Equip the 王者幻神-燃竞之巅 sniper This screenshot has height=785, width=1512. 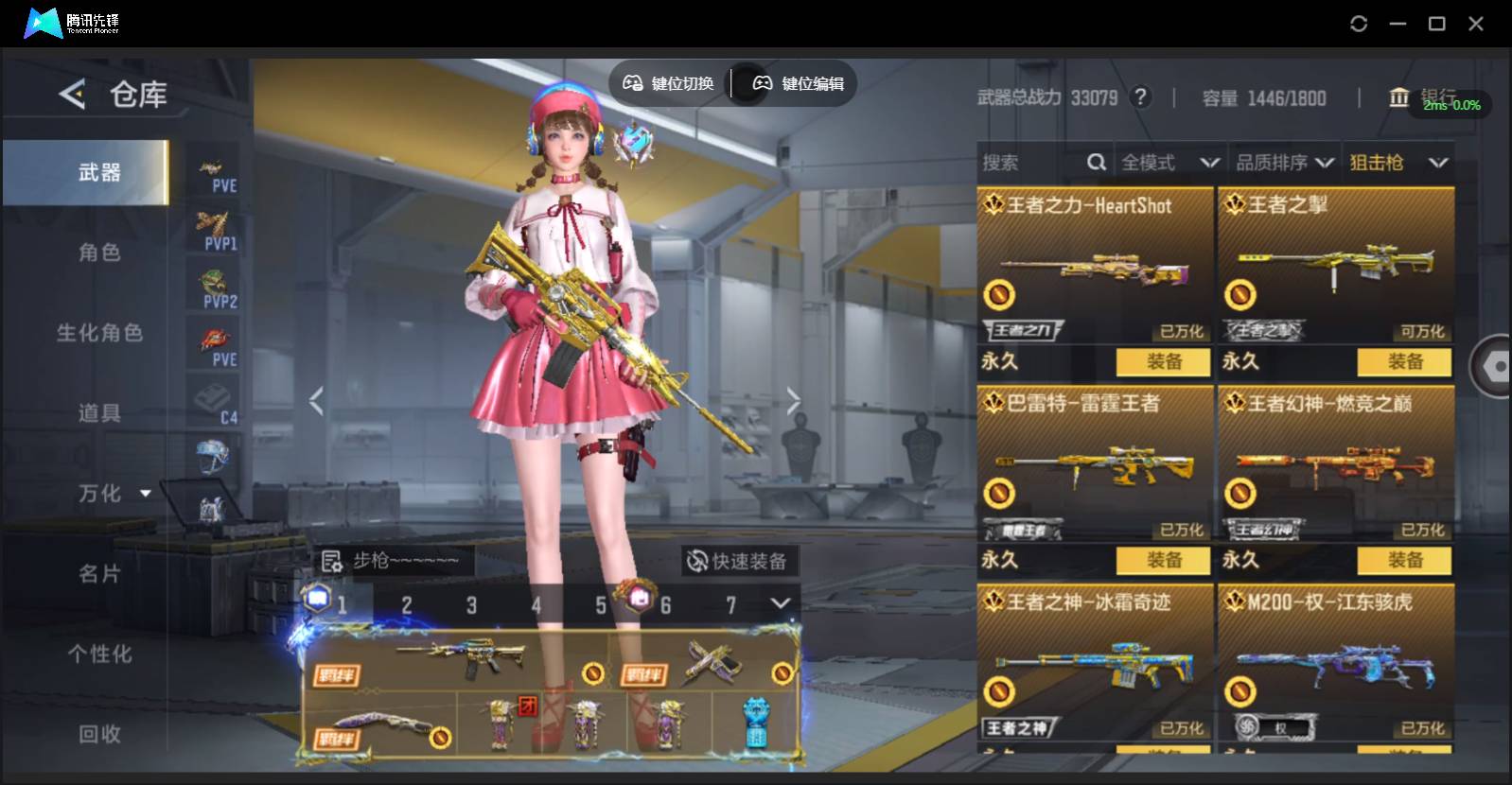tap(1404, 560)
